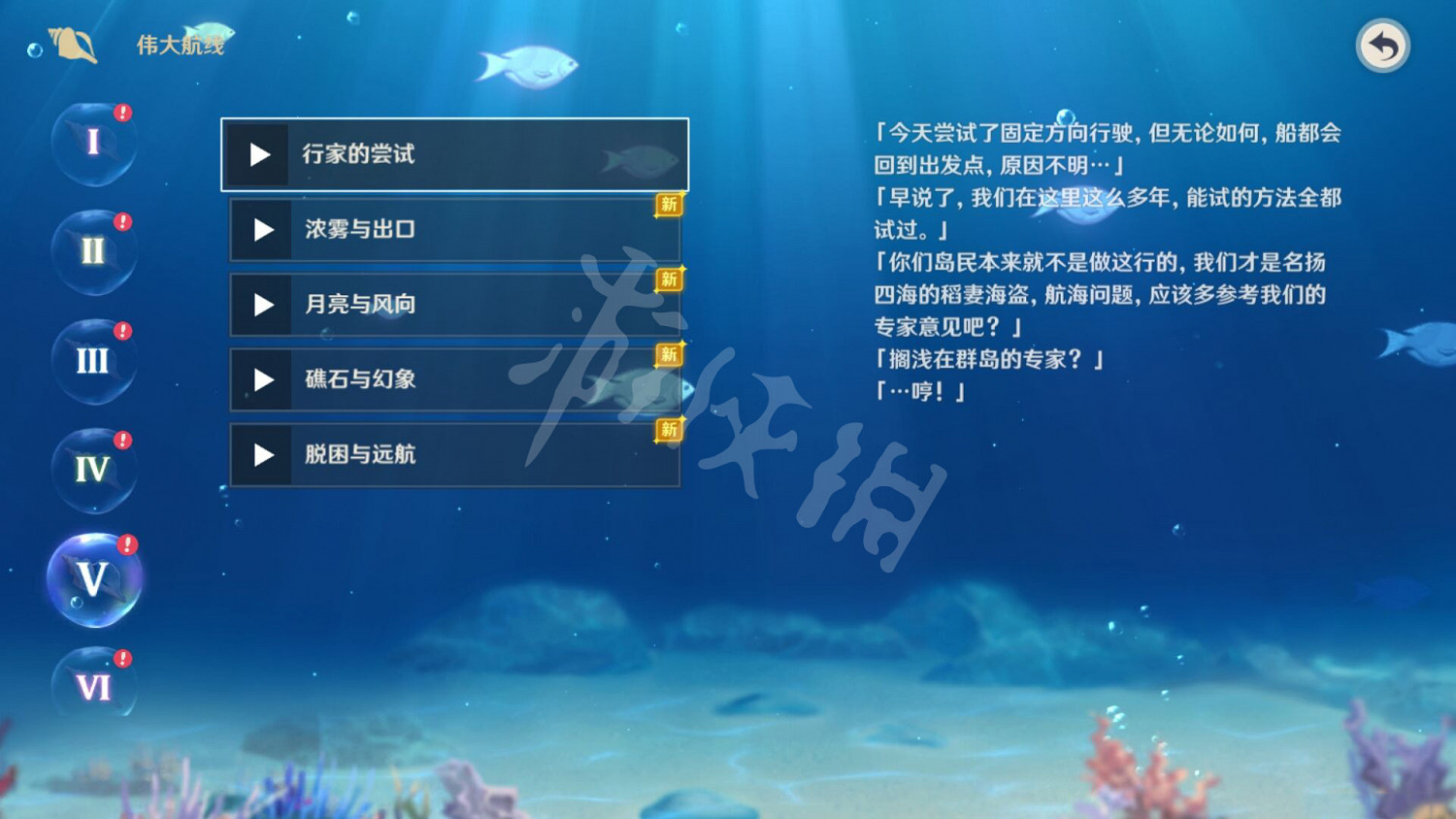Play the 浓雾与出口 voice entry
The height and width of the screenshot is (819, 1456).
coord(261,230)
